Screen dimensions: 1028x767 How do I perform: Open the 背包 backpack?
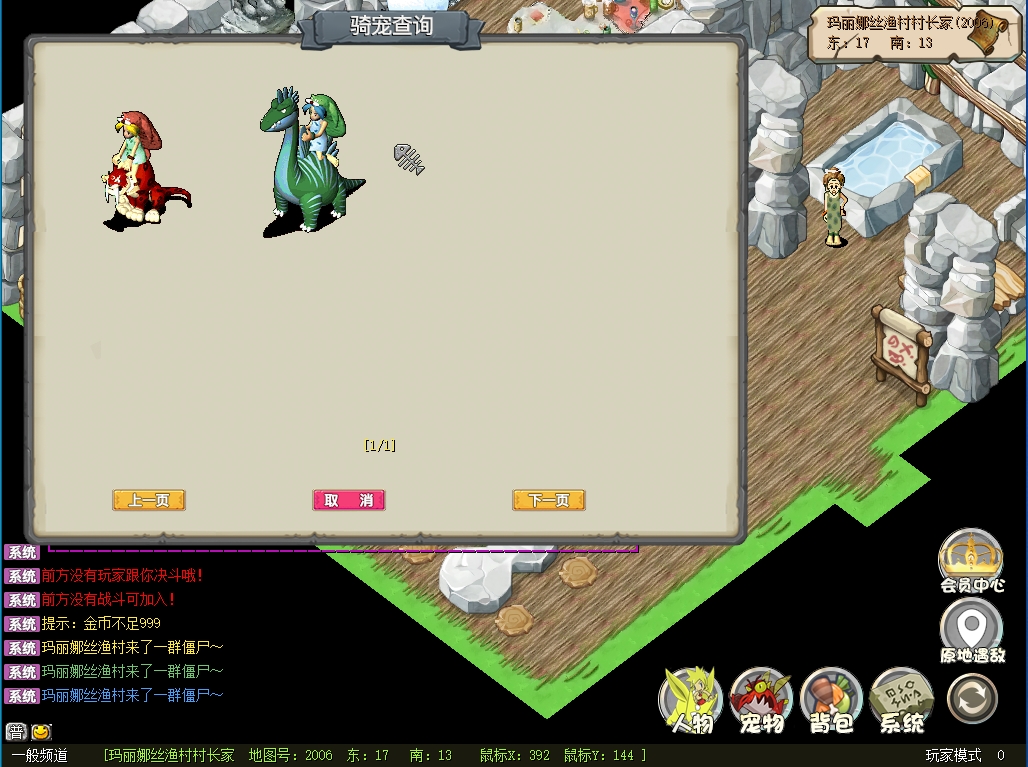[x=831, y=700]
